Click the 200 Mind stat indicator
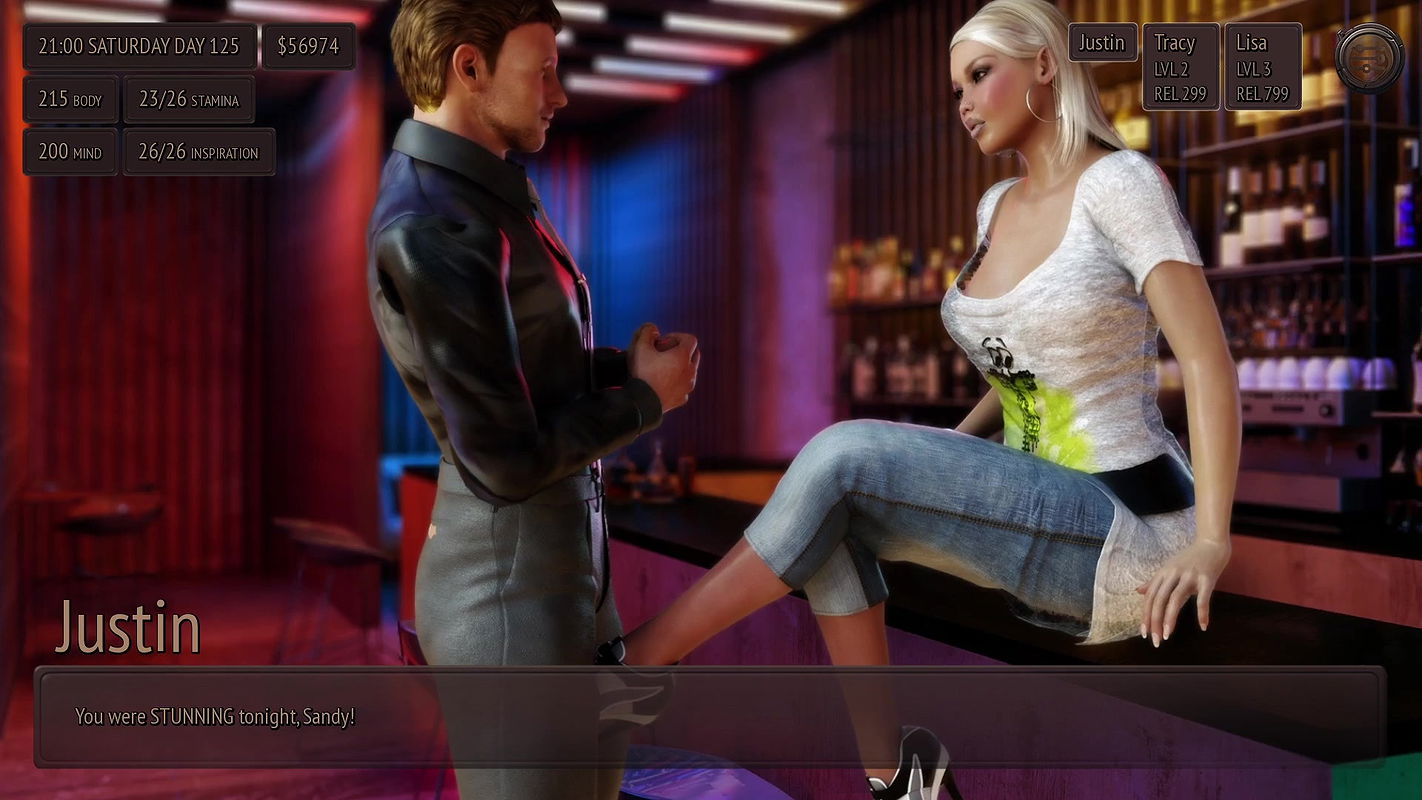Image resolution: width=1422 pixels, height=800 pixels. (68, 152)
